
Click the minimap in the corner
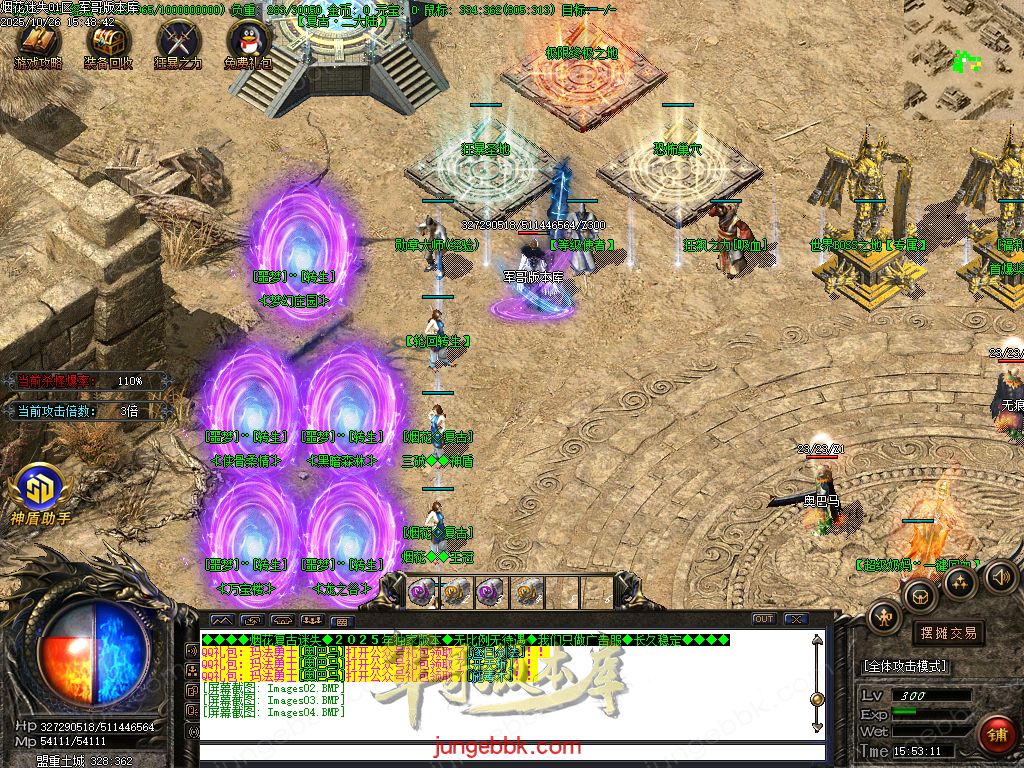point(964,60)
